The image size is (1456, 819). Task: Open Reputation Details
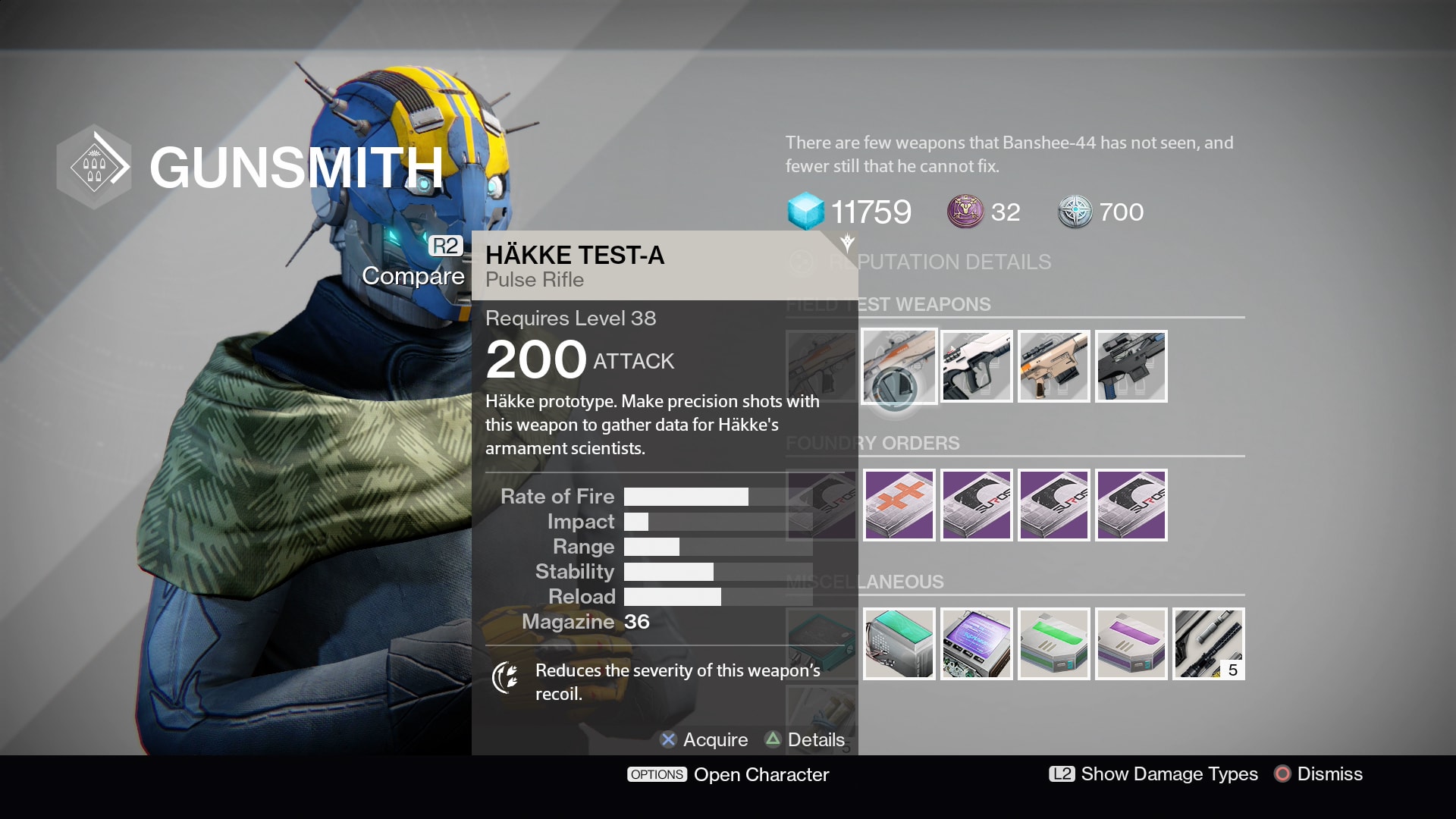point(939,262)
